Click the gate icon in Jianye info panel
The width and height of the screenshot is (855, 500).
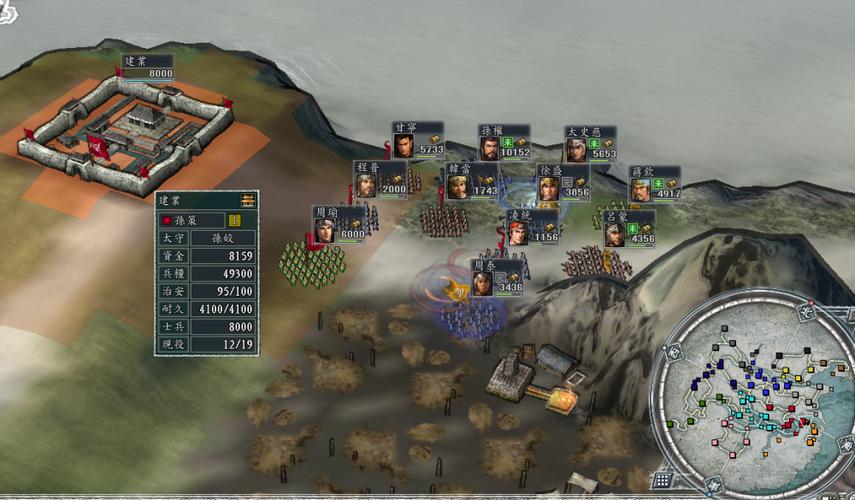247,200
